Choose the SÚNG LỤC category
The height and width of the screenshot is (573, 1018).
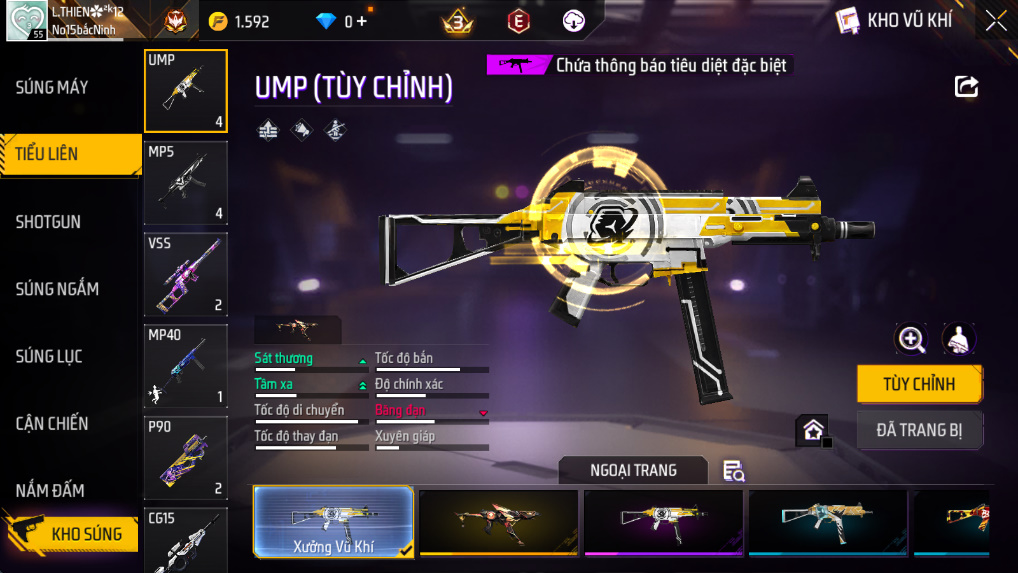click(x=49, y=356)
